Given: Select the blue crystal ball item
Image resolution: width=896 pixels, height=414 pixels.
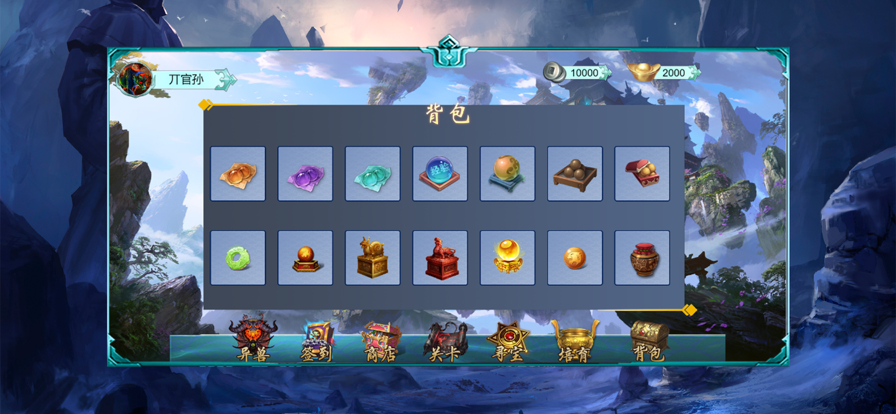Looking at the screenshot, I should [440, 174].
